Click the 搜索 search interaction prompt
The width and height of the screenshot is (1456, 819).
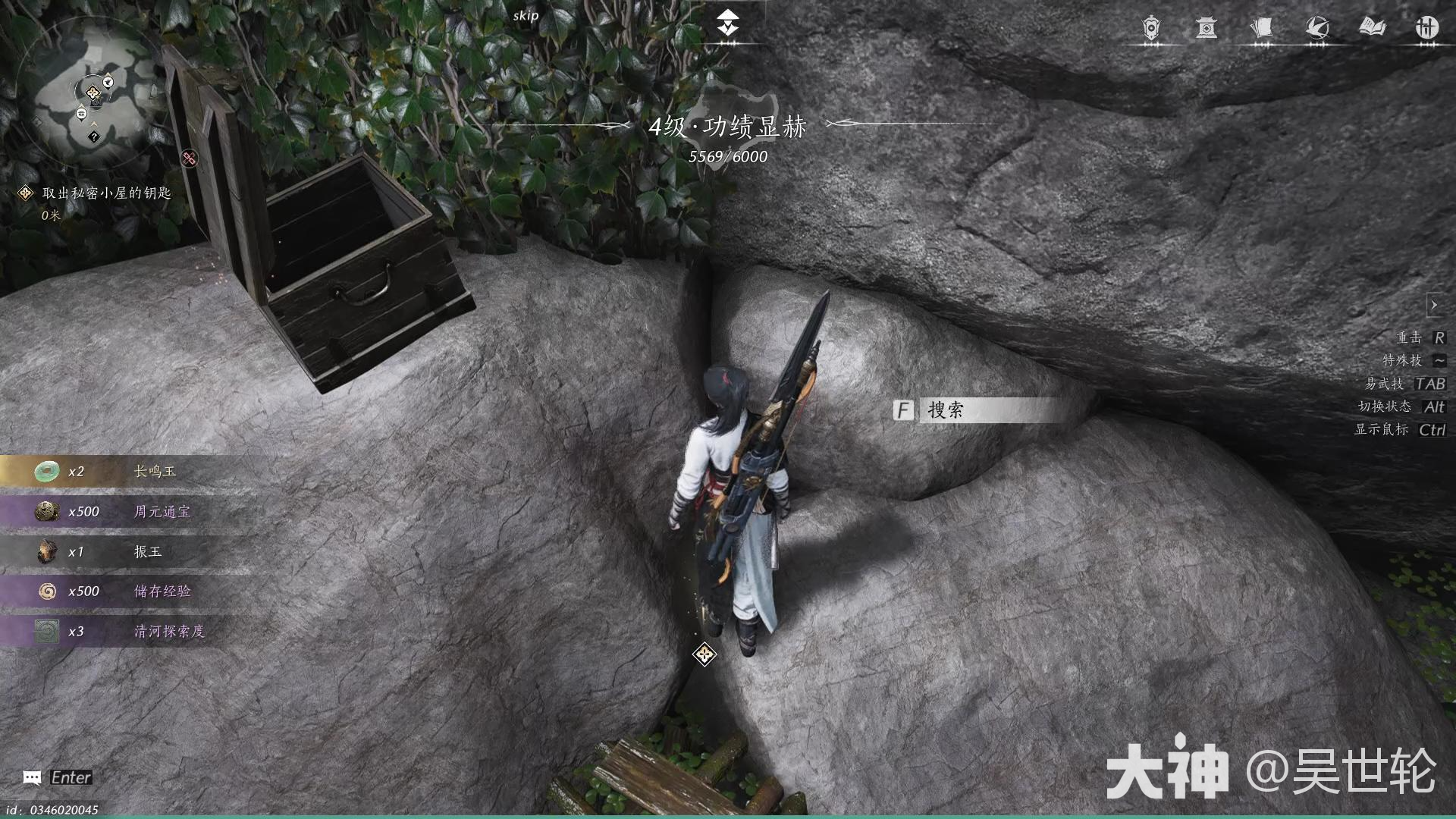pyautogui.click(x=978, y=410)
